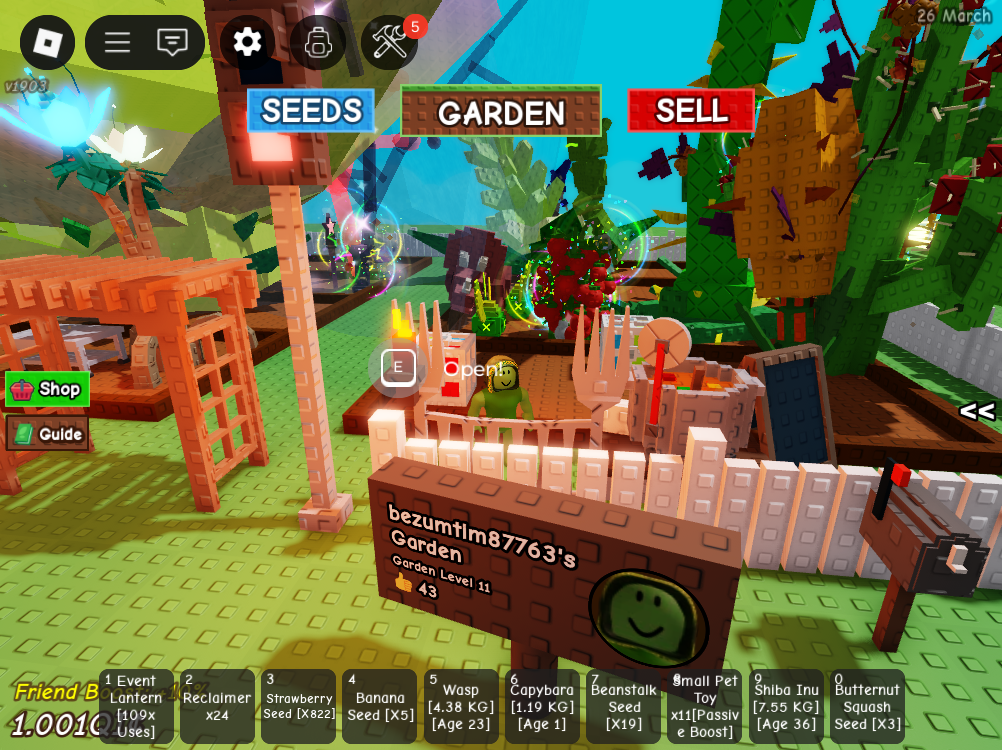Open the backpack inventory
Viewport: 1002px width, 750px height.
coord(318,42)
